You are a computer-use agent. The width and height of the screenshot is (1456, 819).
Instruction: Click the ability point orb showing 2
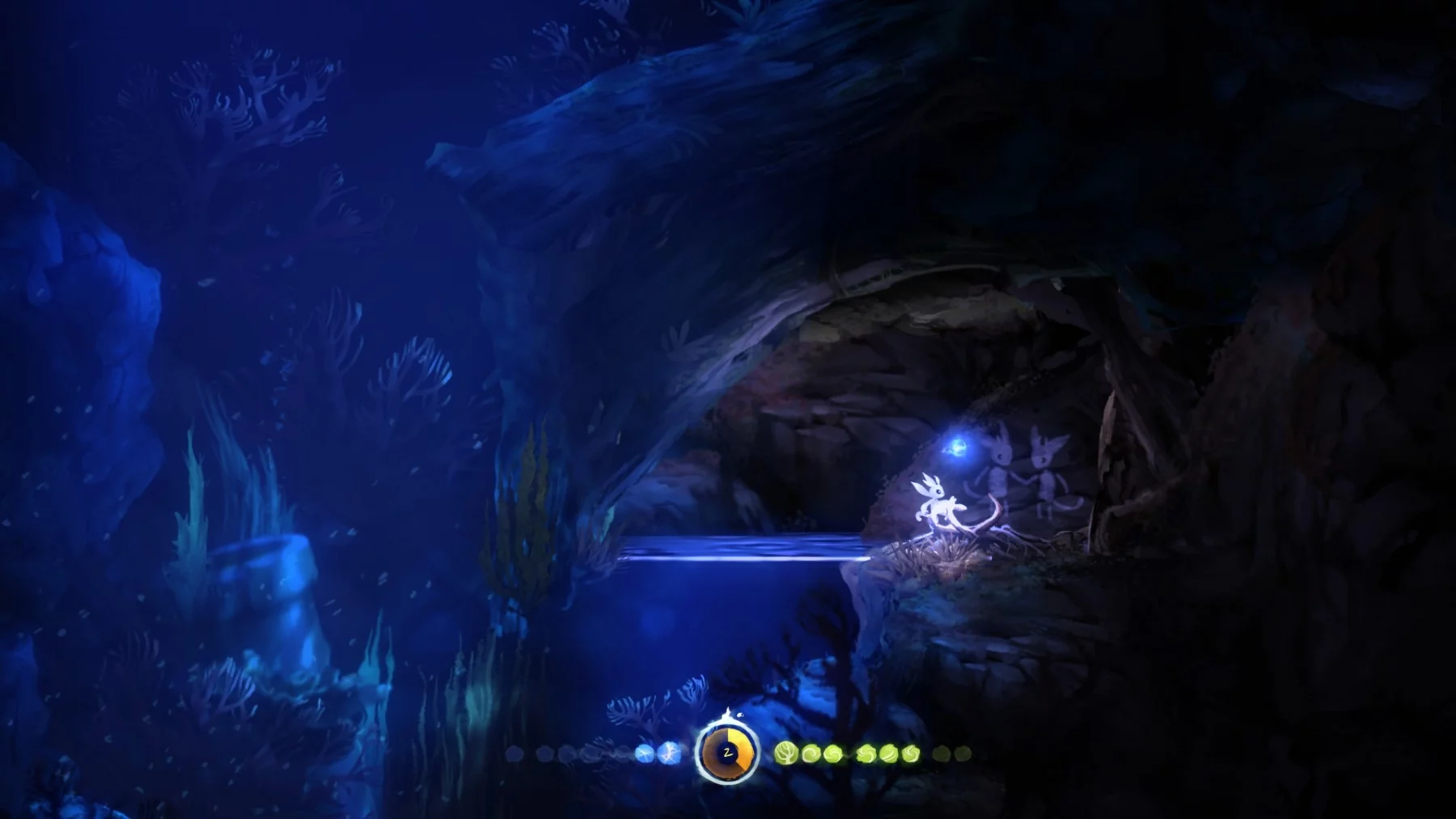pyautogui.click(x=726, y=753)
